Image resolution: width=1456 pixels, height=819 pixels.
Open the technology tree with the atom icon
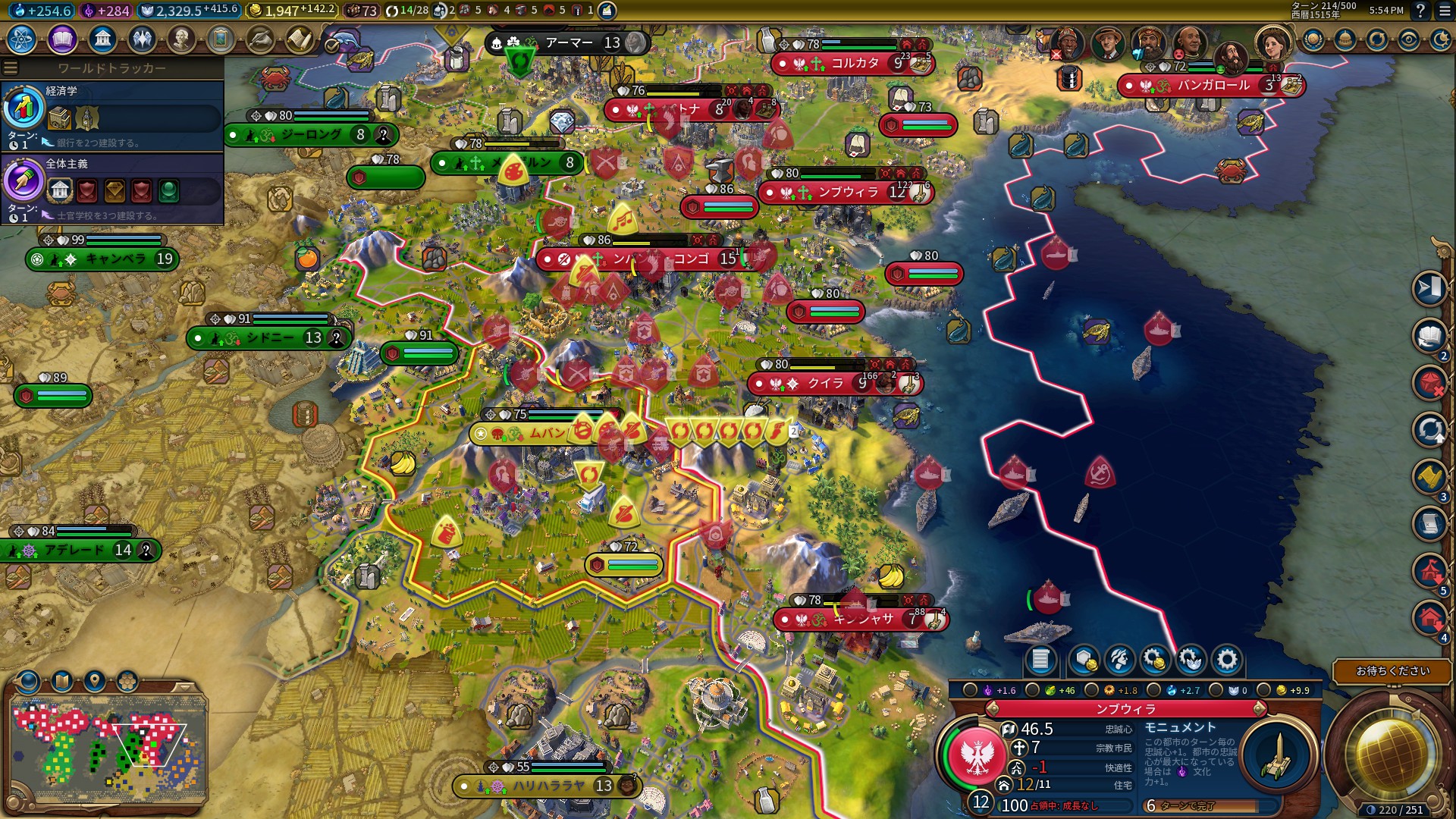click(22, 39)
